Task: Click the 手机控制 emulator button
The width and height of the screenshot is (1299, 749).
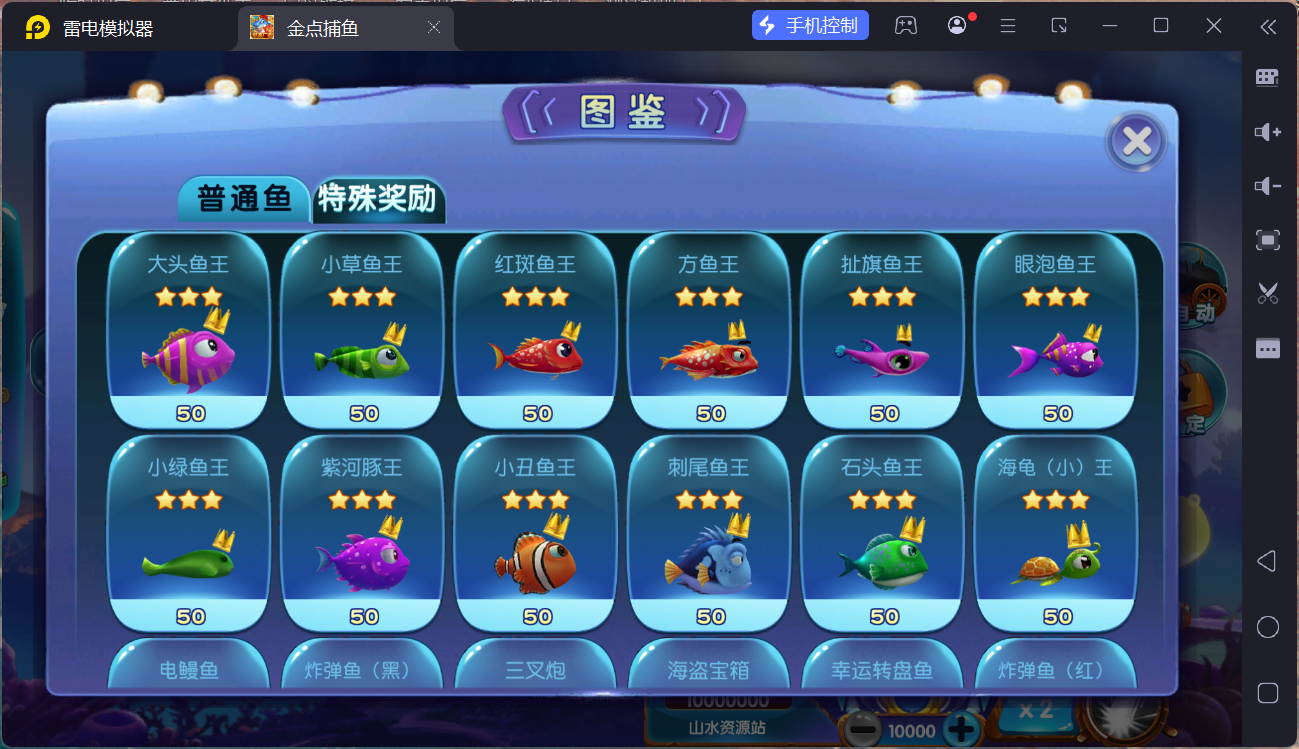Action: 810,26
